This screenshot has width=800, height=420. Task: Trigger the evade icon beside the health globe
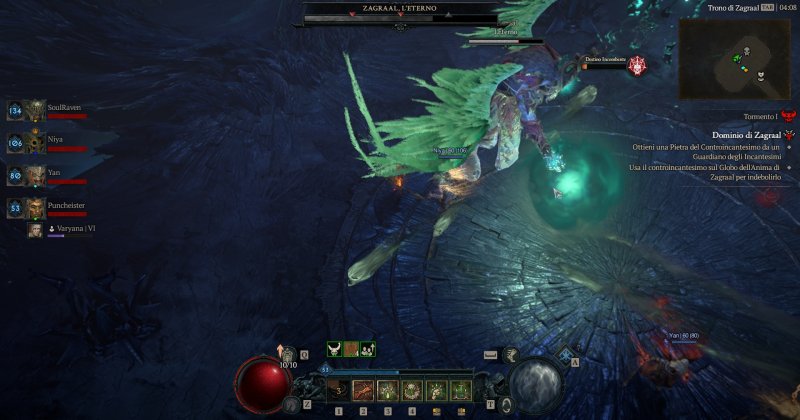coord(291,403)
